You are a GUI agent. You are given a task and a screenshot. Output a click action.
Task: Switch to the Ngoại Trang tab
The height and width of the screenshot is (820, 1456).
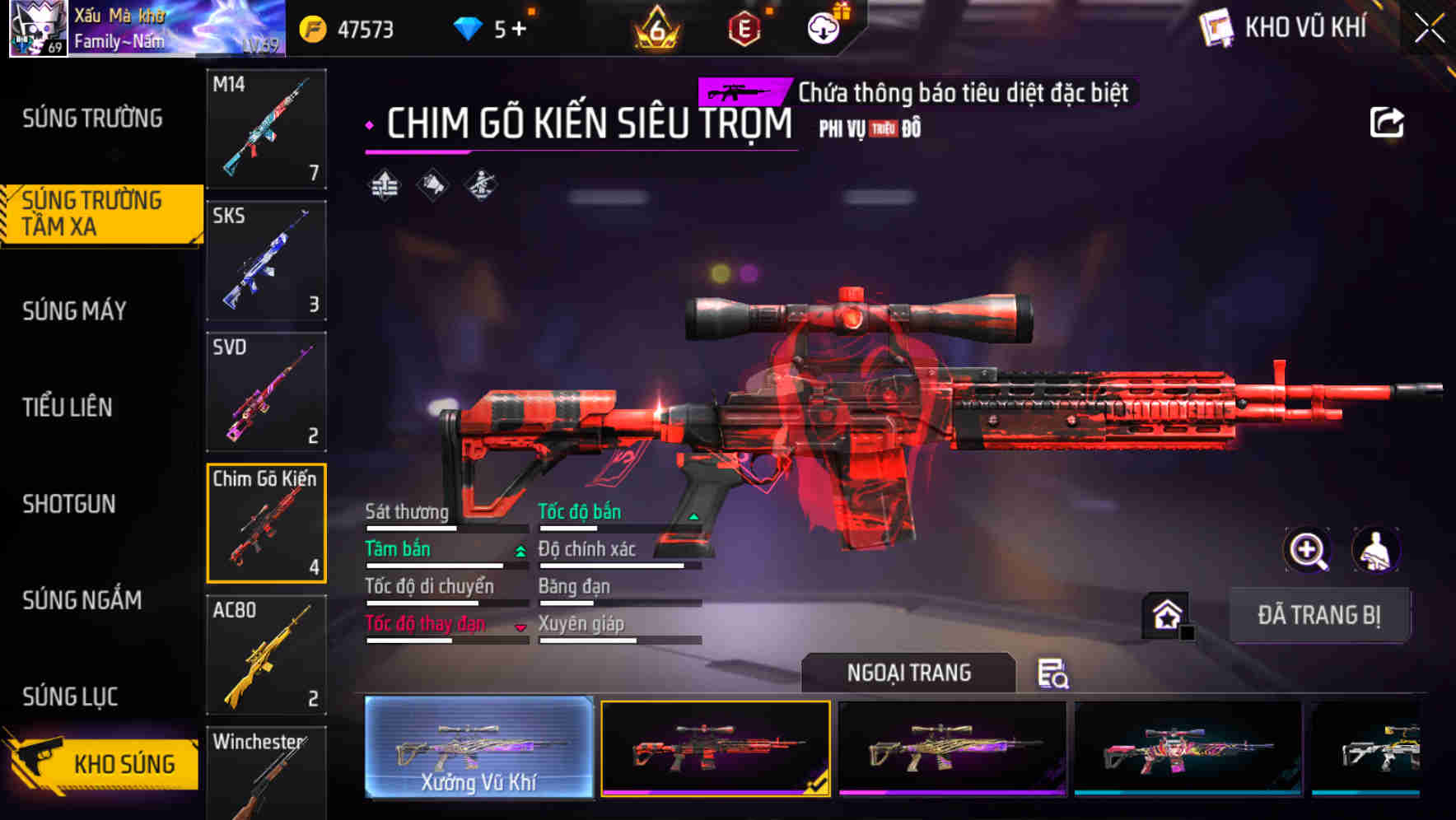point(908,673)
